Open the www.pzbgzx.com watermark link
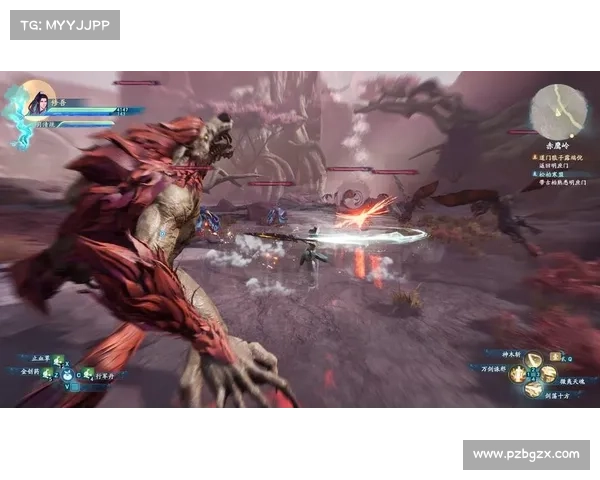The height and width of the screenshot is (480, 600). click(x=525, y=455)
